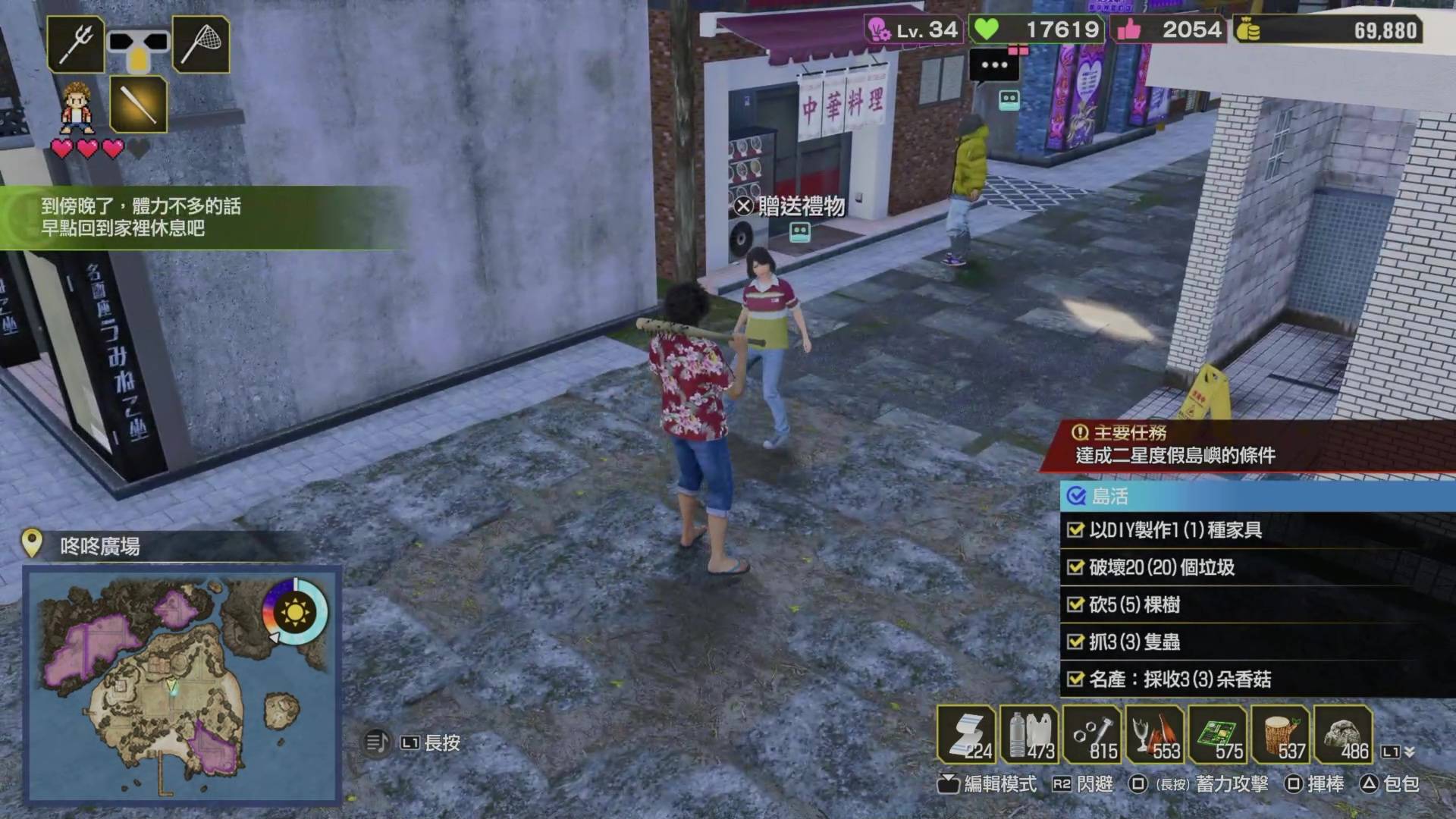Choose the wood log material slot
The width and height of the screenshot is (1456, 819).
point(1281,734)
